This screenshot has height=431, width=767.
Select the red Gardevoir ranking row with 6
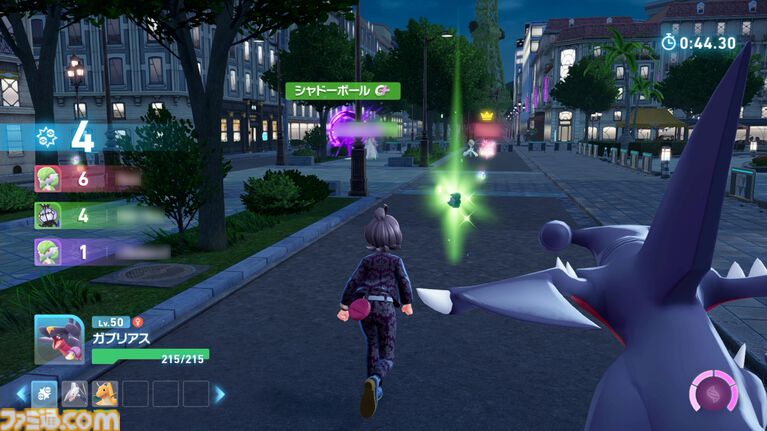coord(85,179)
